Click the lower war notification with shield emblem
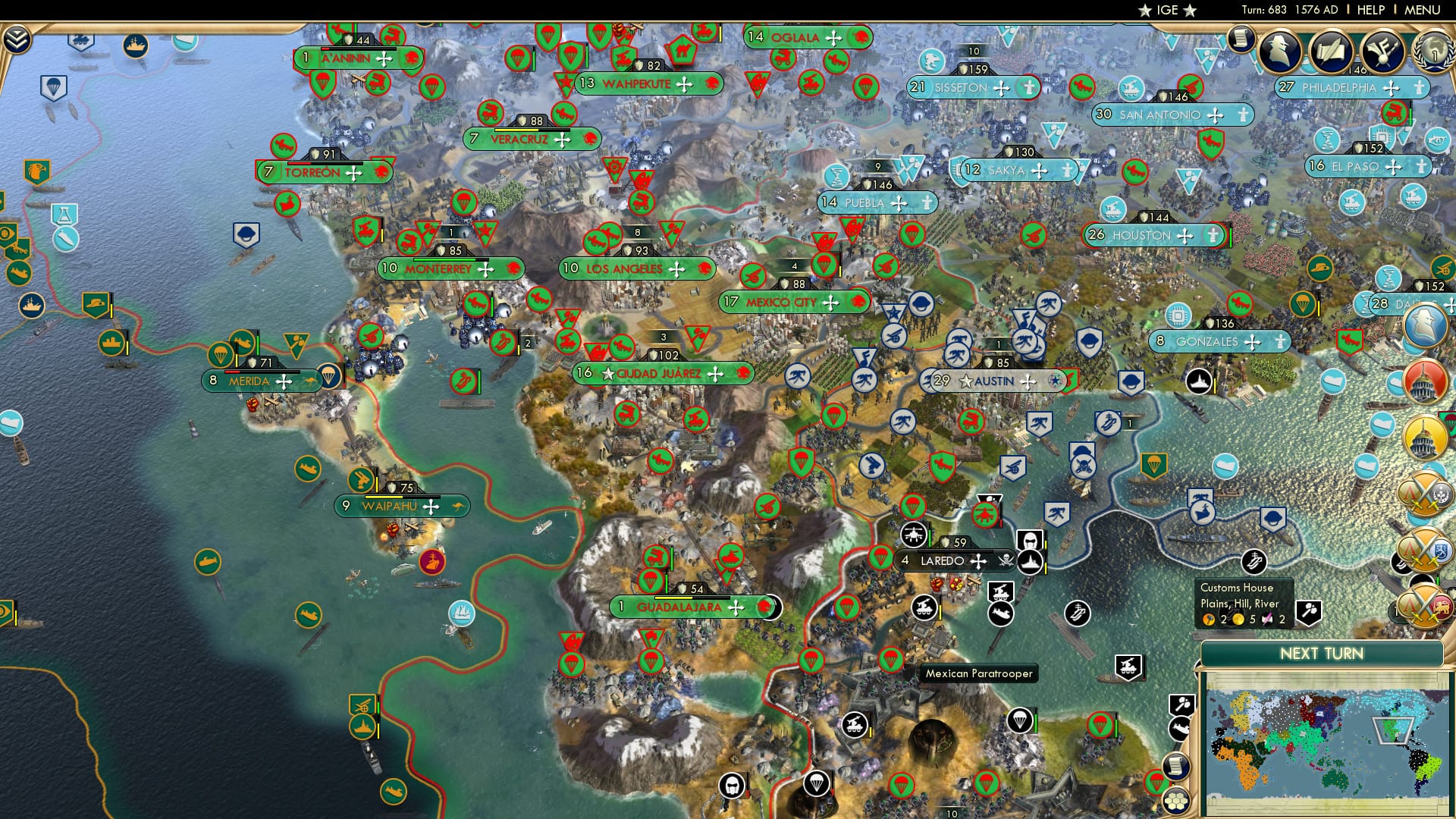This screenshot has height=819, width=1456. [x=1424, y=548]
